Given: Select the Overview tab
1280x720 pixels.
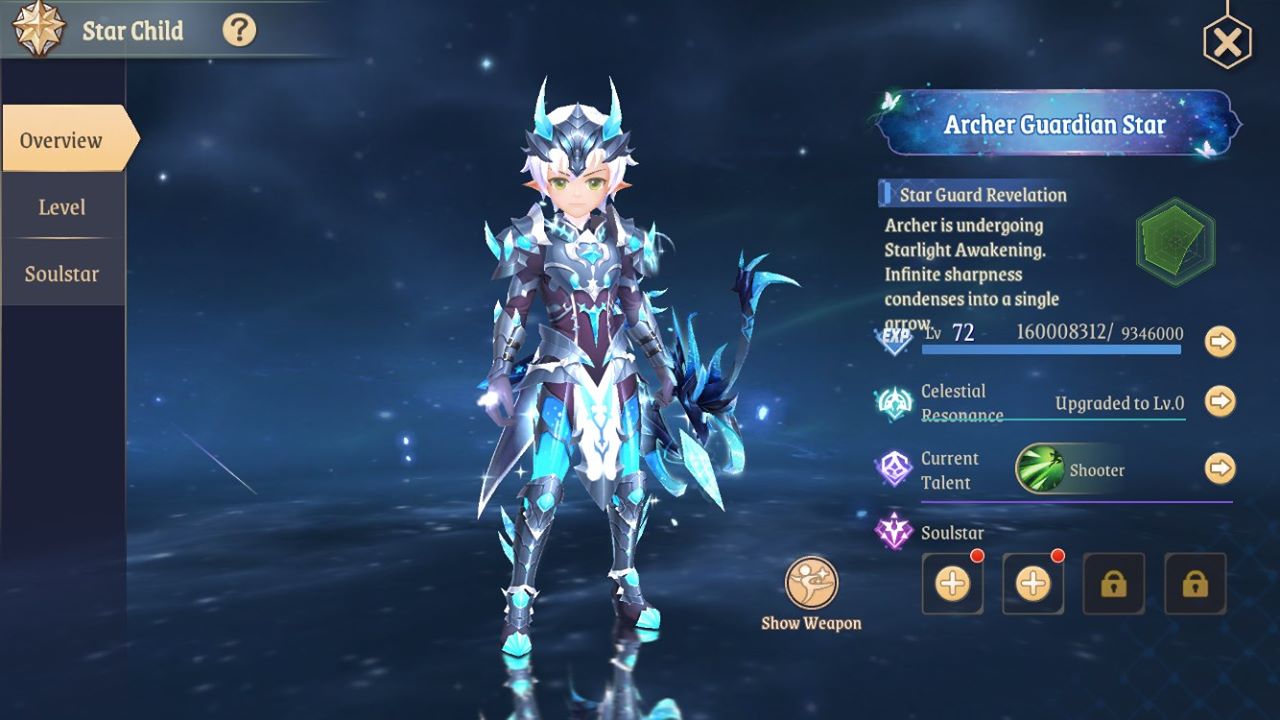Looking at the screenshot, I should click(63, 140).
